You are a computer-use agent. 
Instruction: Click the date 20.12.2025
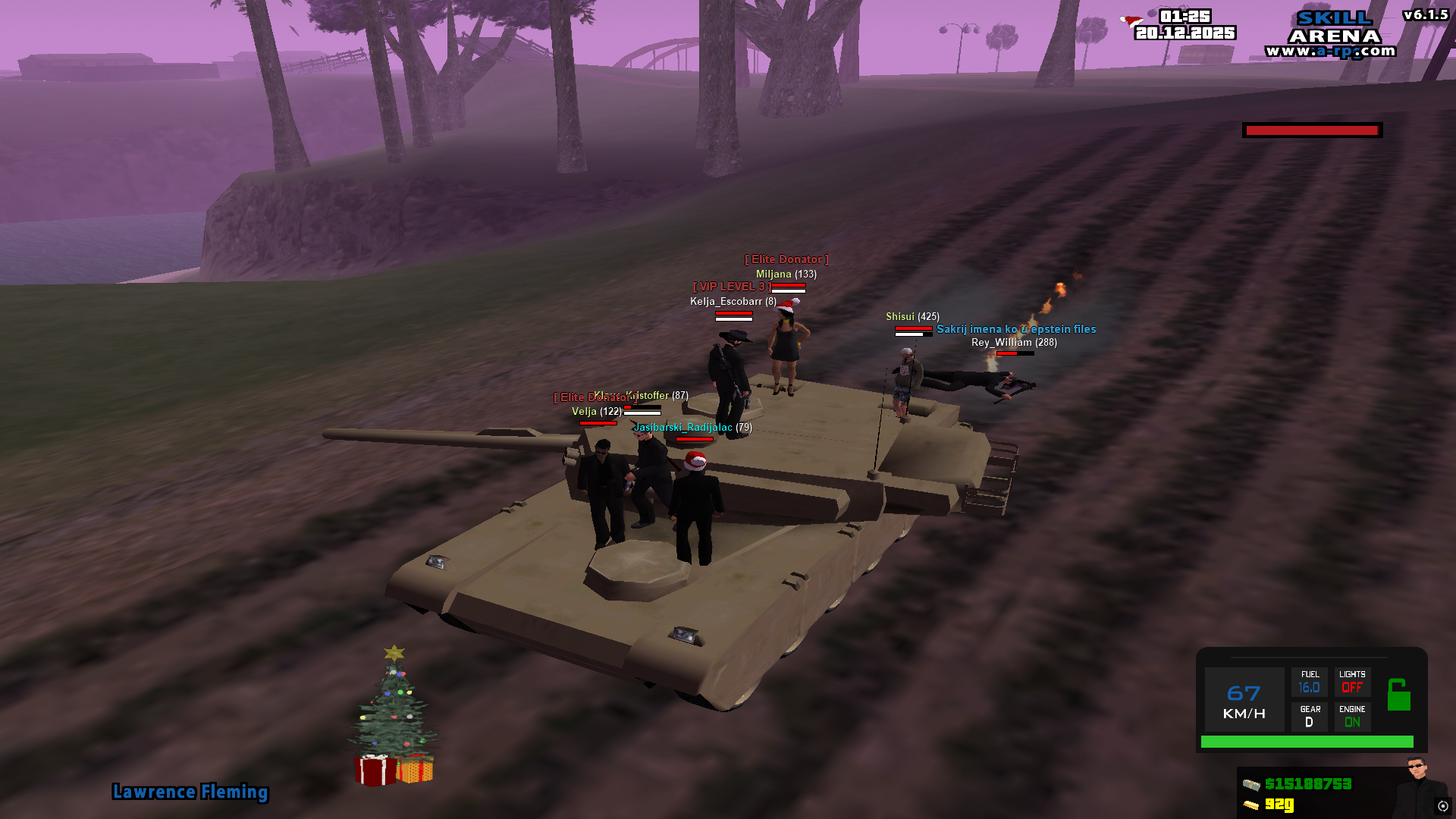click(1187, 33)
